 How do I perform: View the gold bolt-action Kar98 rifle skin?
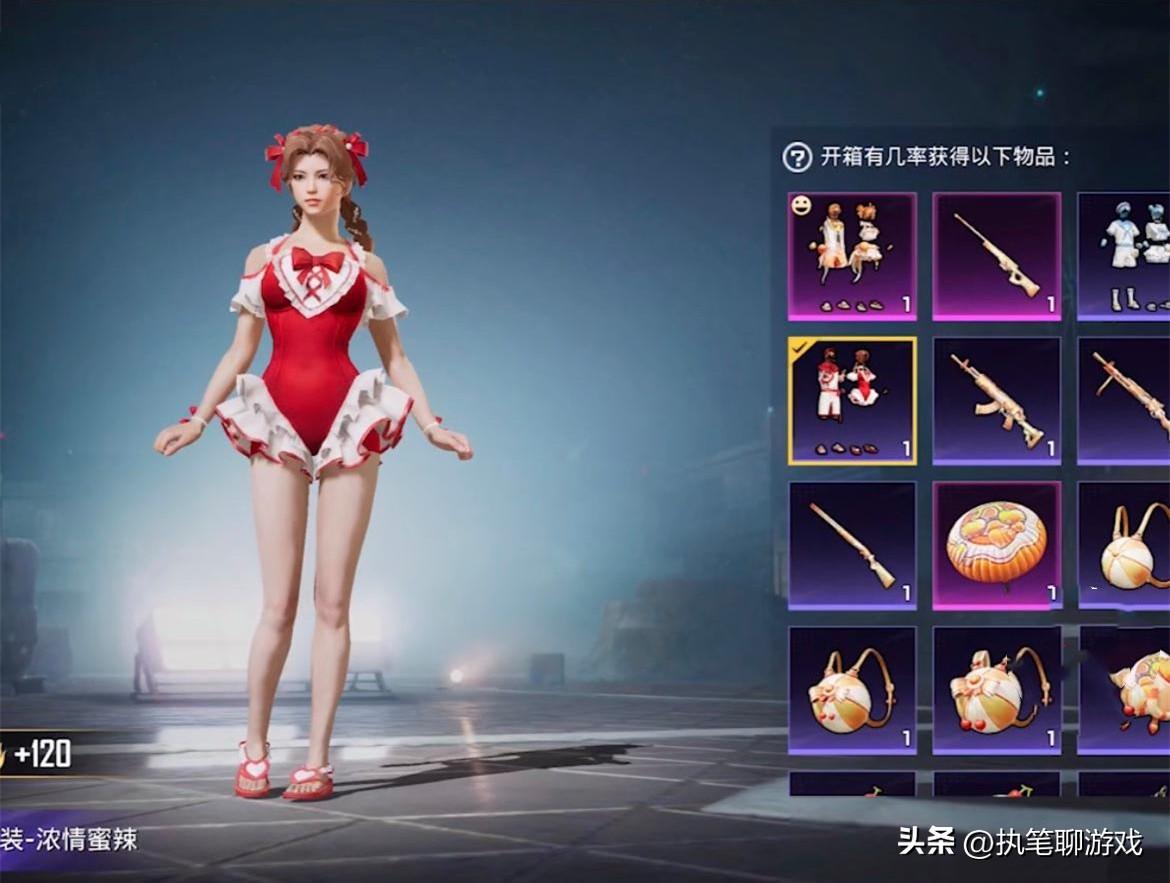tap(852, 545)
